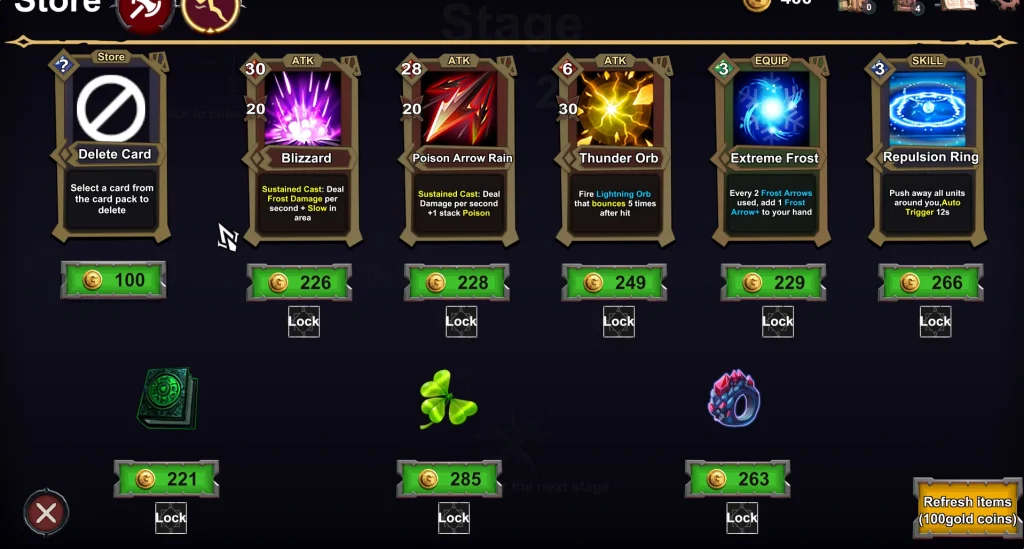1024x549 pixels.
Task: Close the store with the red X
Action: (46, 514)
